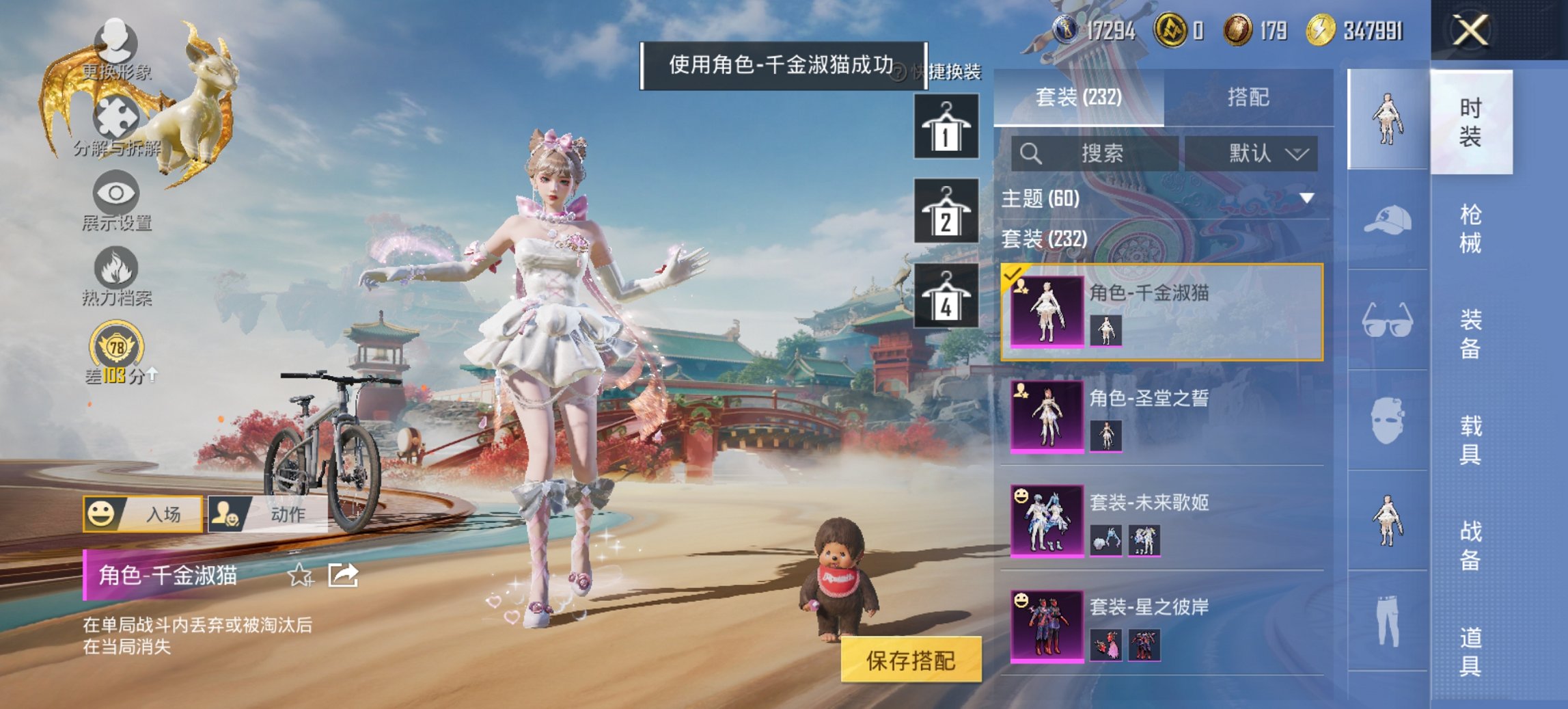This screenshot has height=709, width=1568.
Task: Open the 默认 sort dropdown
Action: coord(1266,154)
